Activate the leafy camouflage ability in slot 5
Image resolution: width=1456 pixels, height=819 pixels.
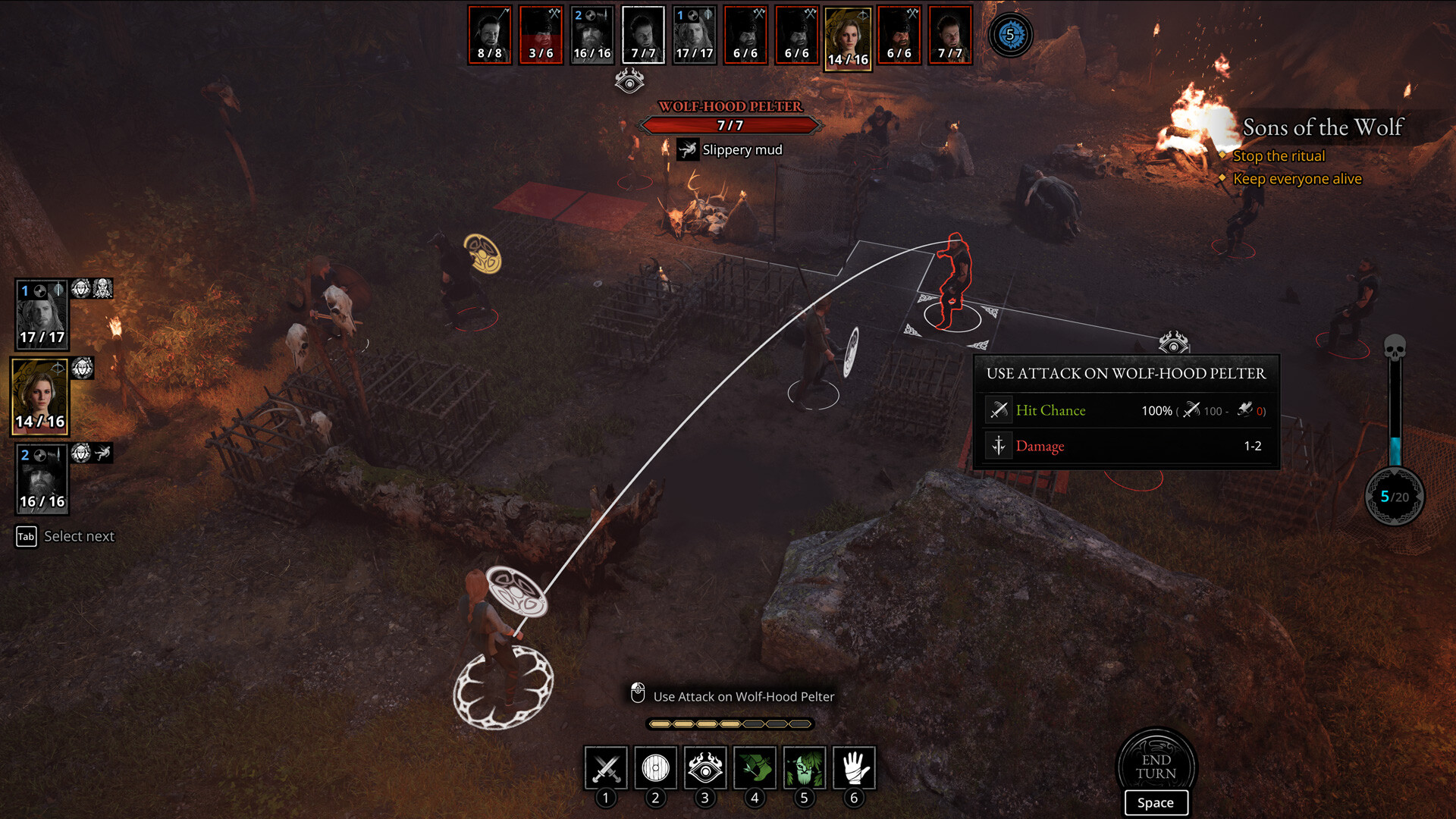(x=805, y=768)
